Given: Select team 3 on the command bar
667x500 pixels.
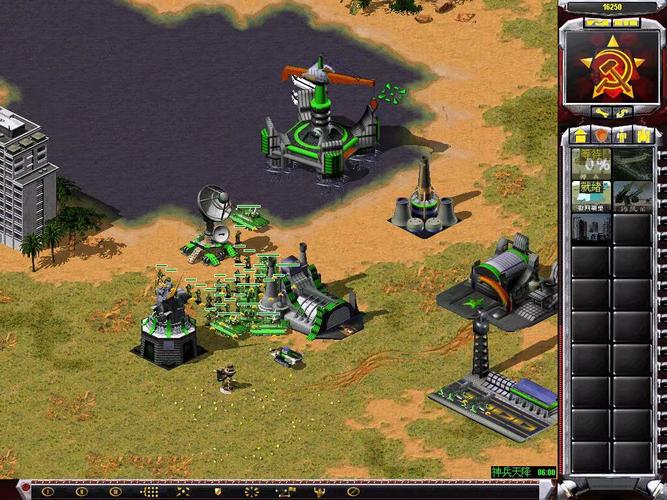Looking at the screenshot, I should (x=115, y=492).
